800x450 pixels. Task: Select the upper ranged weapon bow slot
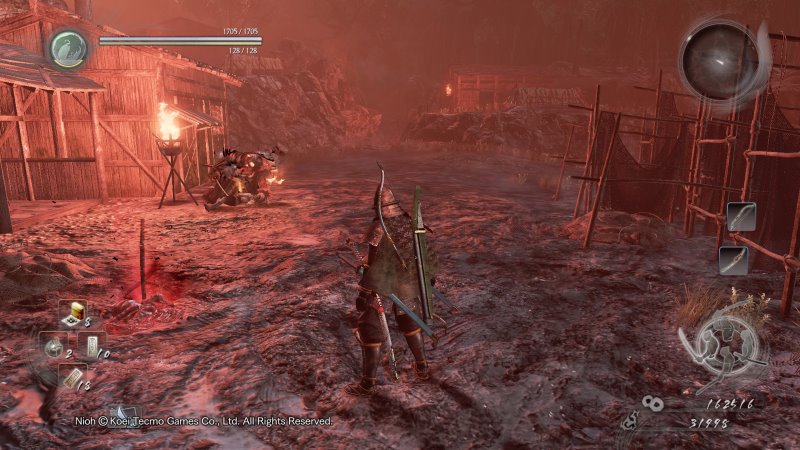point(740,216)
